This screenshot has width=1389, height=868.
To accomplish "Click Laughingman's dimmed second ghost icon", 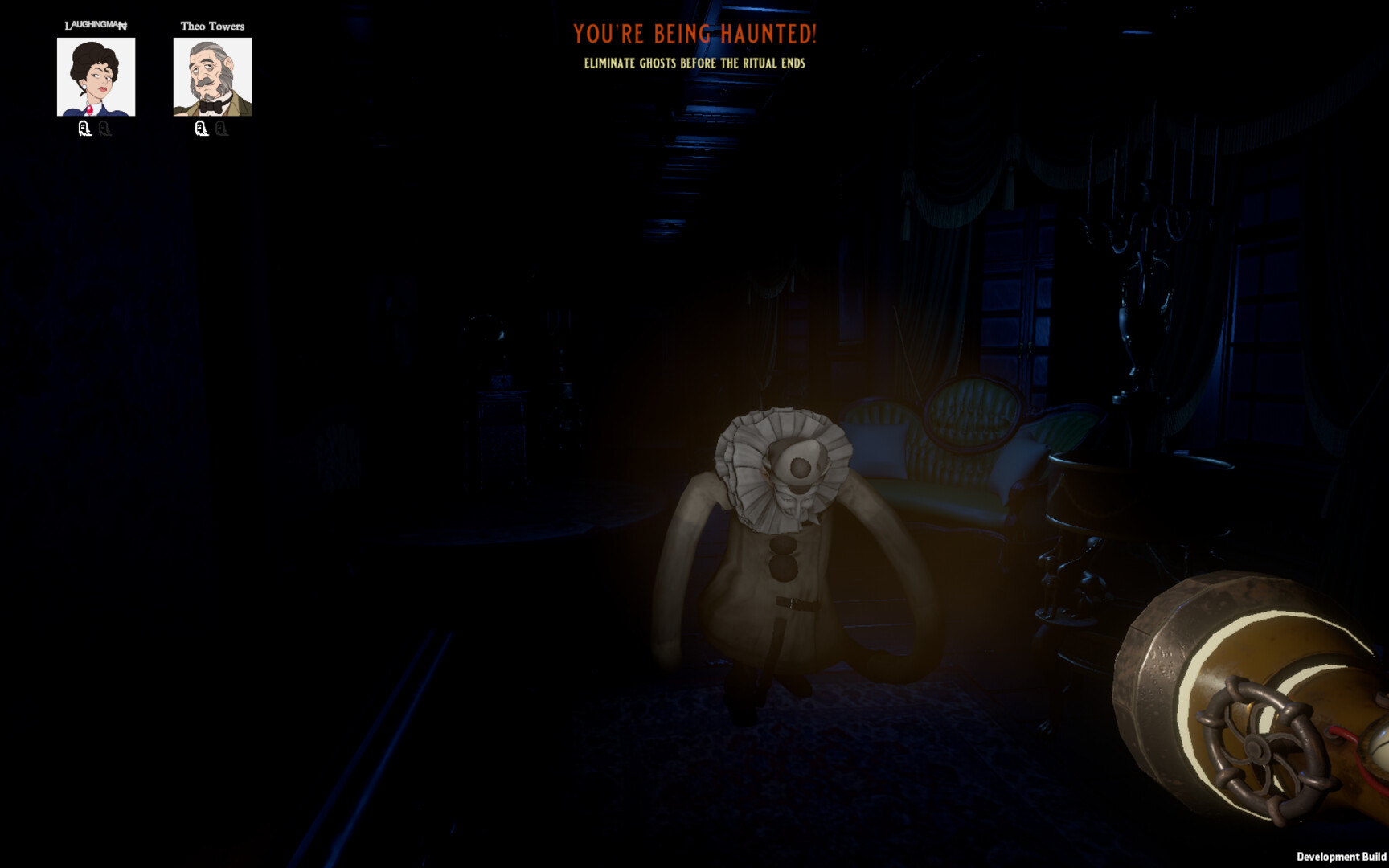I will pyautogui.click(x=104, y=129).
